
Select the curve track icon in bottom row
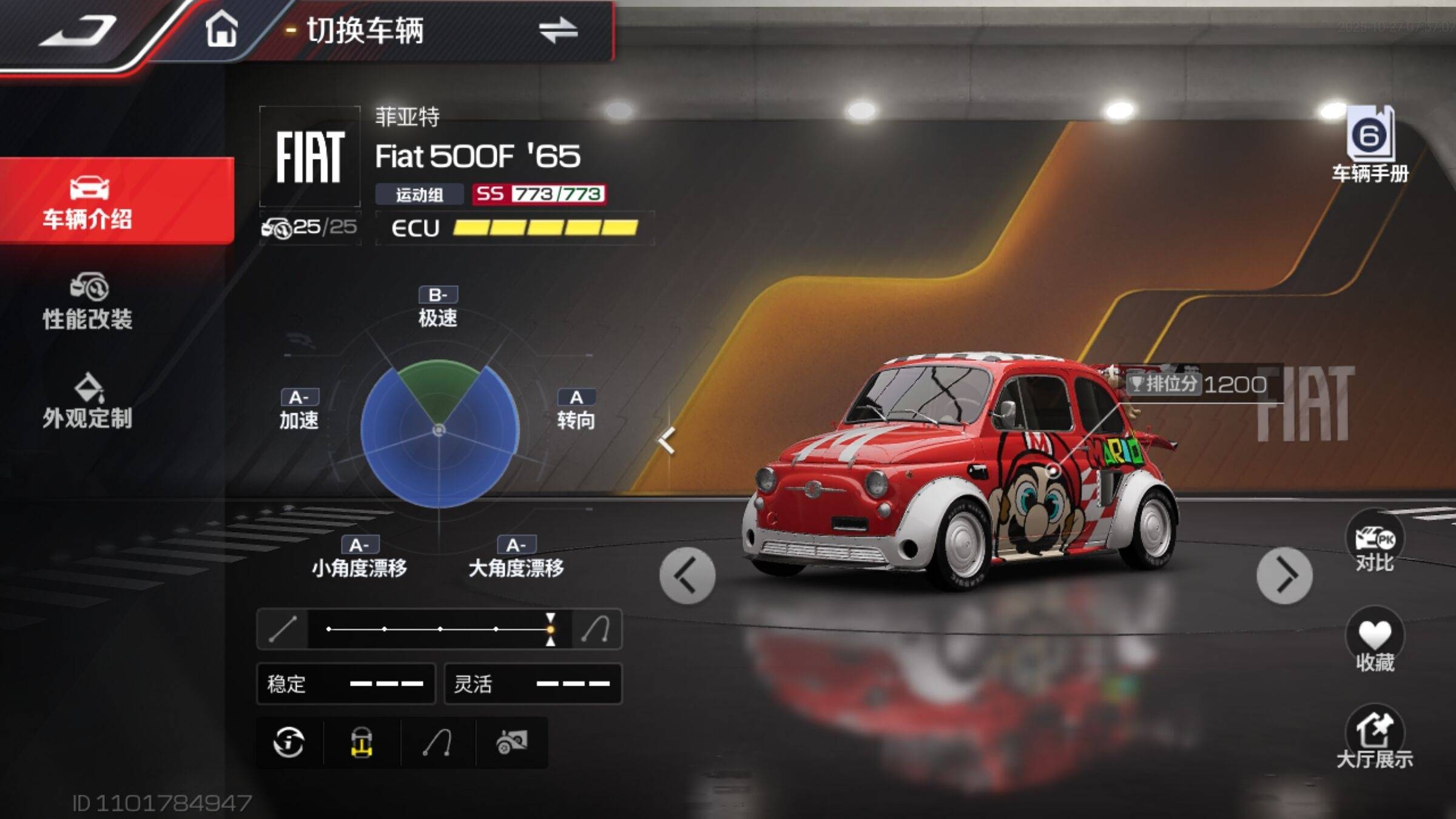tap(437, 742)
